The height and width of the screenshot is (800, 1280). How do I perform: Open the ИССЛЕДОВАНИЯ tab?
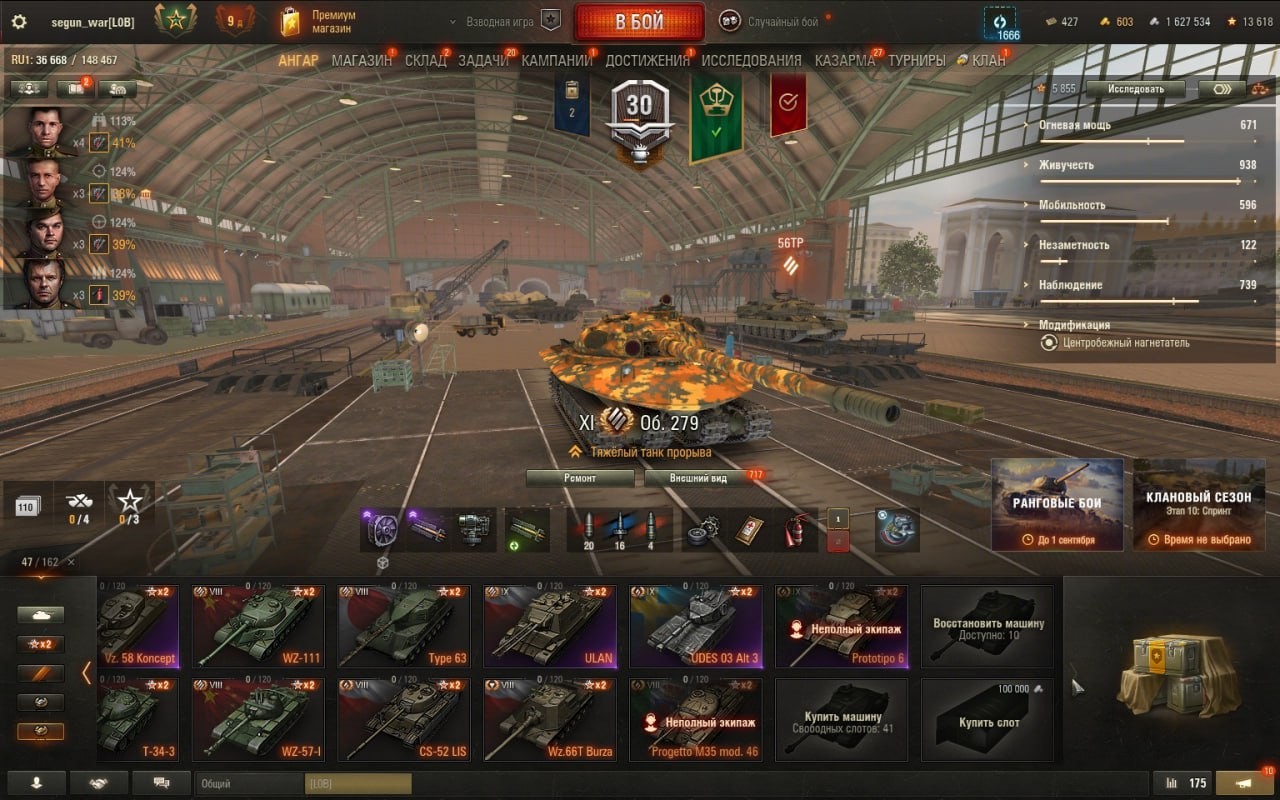coord(751,60)
